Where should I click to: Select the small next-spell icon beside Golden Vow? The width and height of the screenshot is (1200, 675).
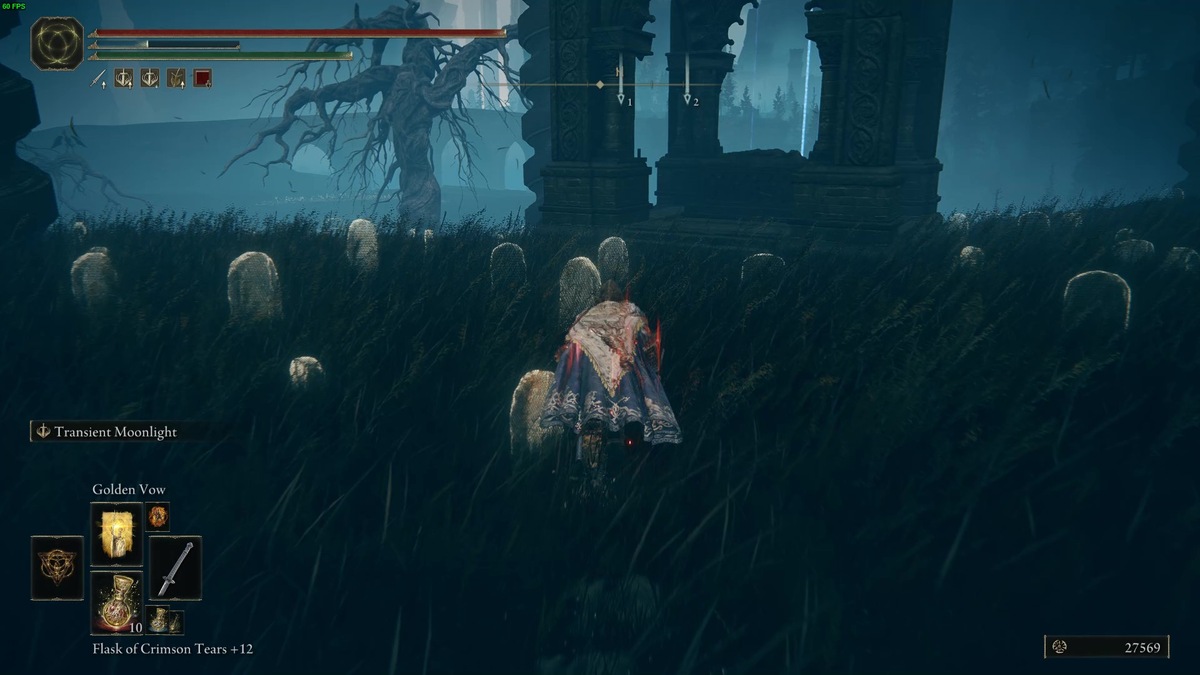158,516
